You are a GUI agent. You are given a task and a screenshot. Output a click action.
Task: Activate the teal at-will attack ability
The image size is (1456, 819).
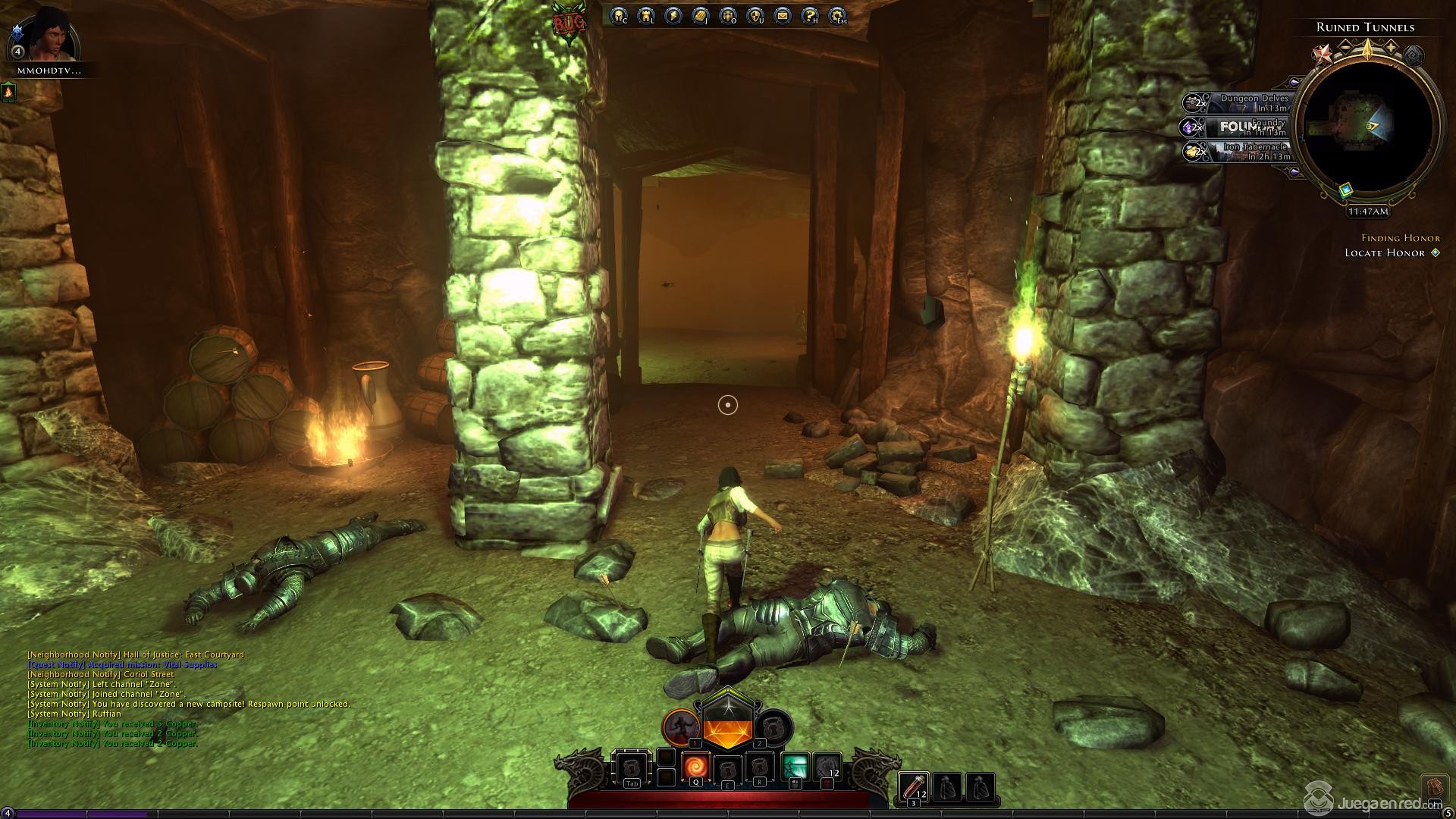click(795, 767)
